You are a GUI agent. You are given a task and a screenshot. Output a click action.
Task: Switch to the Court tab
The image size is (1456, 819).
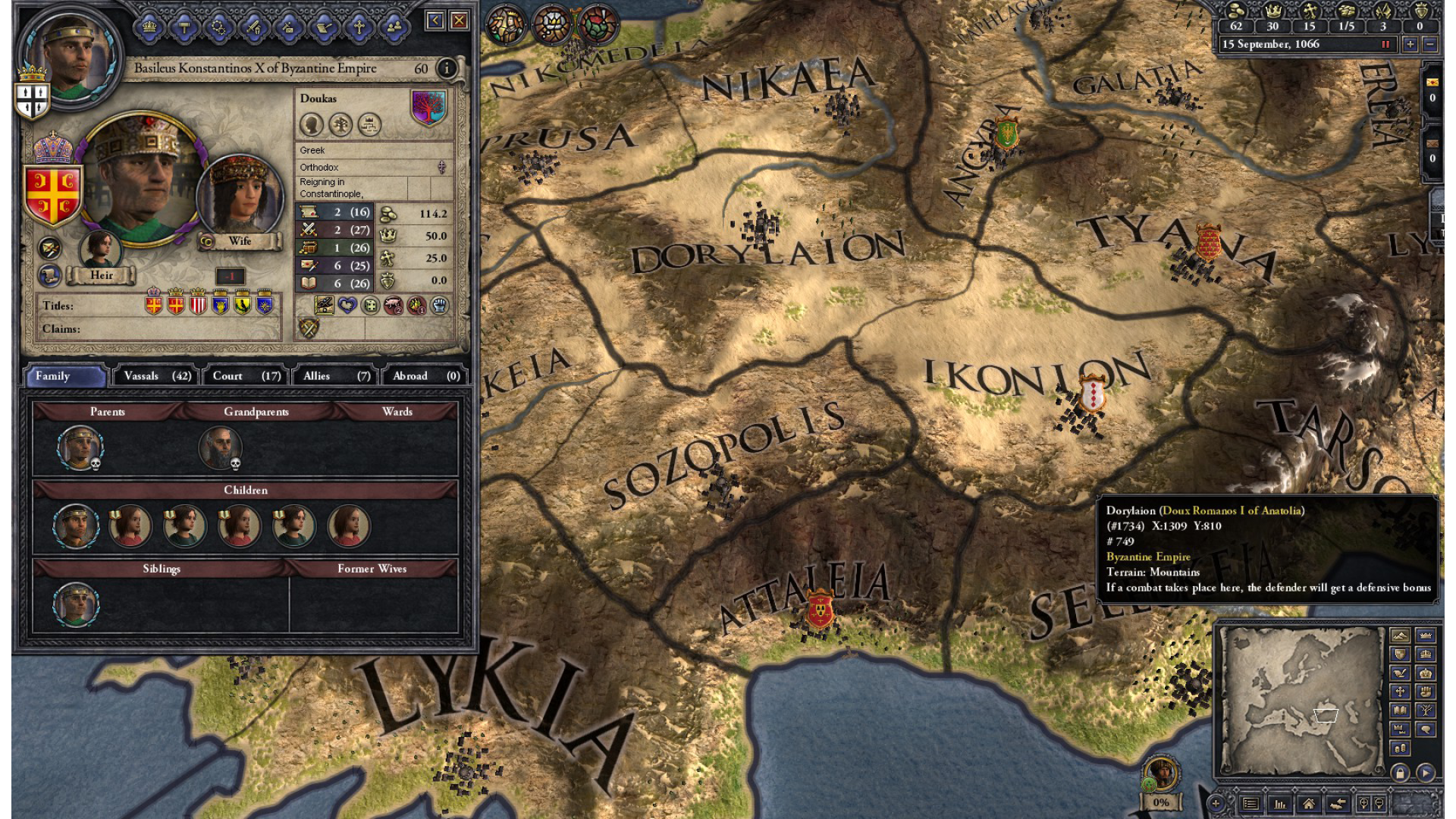(x=246, y=376)
